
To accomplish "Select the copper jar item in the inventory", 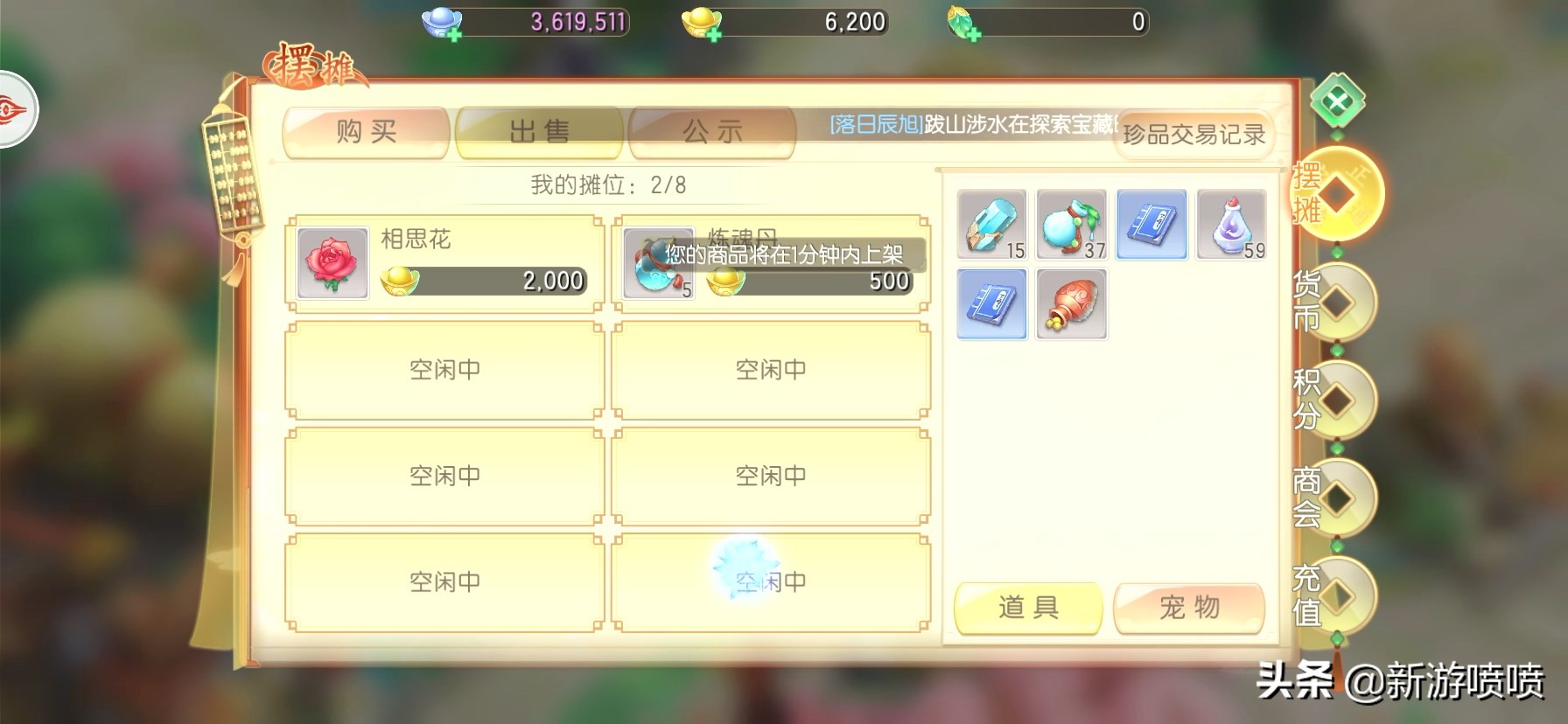I will pos(1071,304).
